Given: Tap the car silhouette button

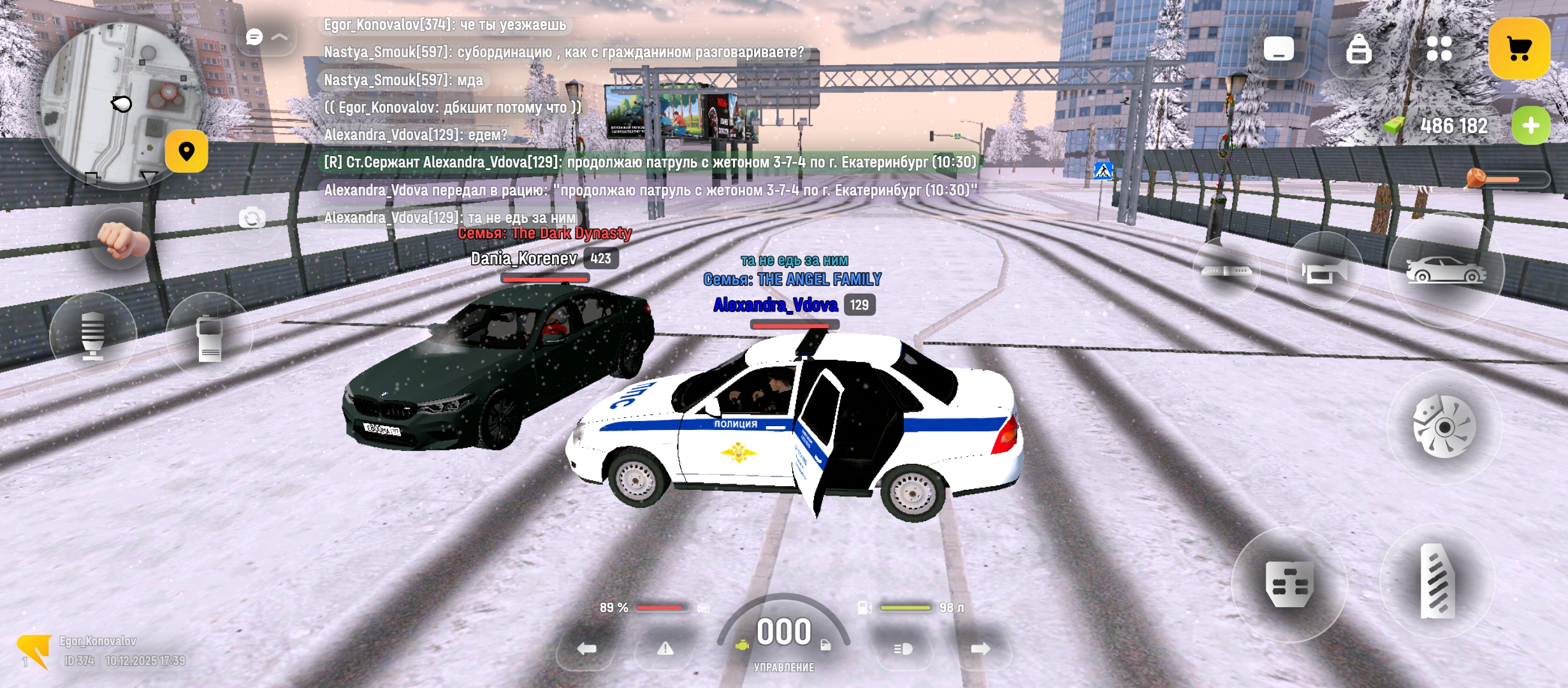Looking at the screenshot, I should coord(1446,271).
